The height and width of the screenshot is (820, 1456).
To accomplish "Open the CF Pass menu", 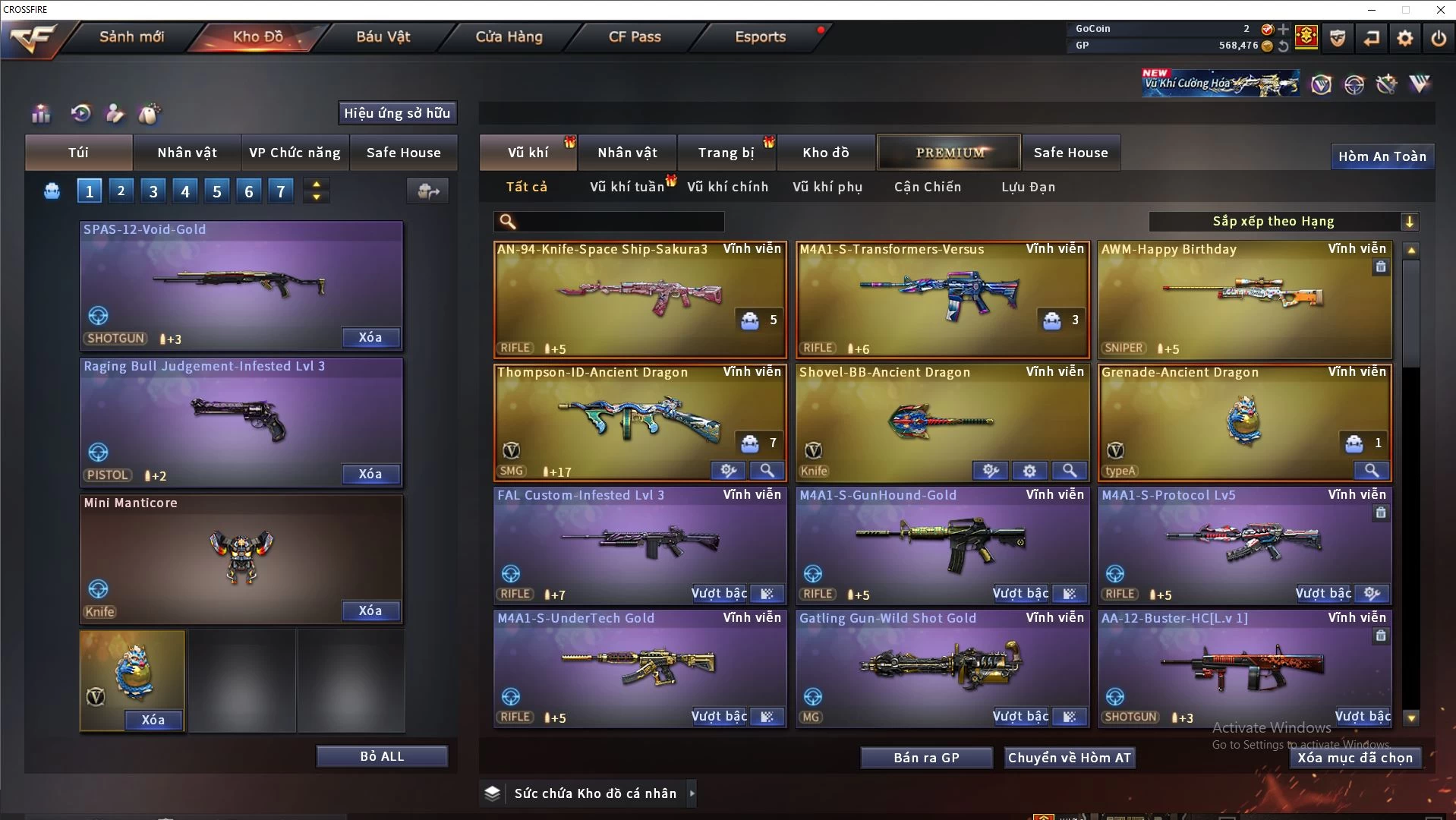I will pyautogui.click(x=635, y=37).
